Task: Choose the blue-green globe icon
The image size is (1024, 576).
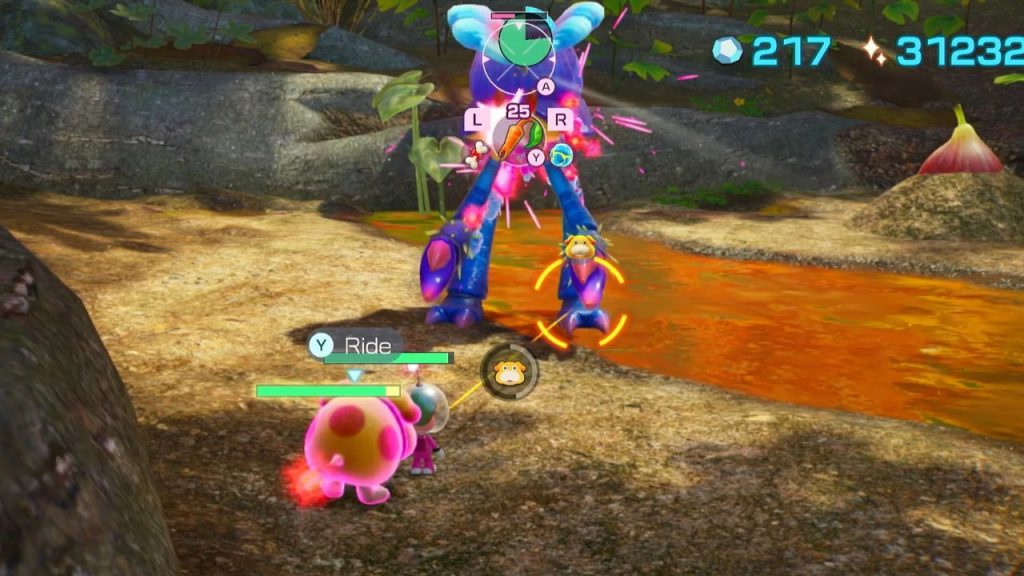Action: (561, 153)
